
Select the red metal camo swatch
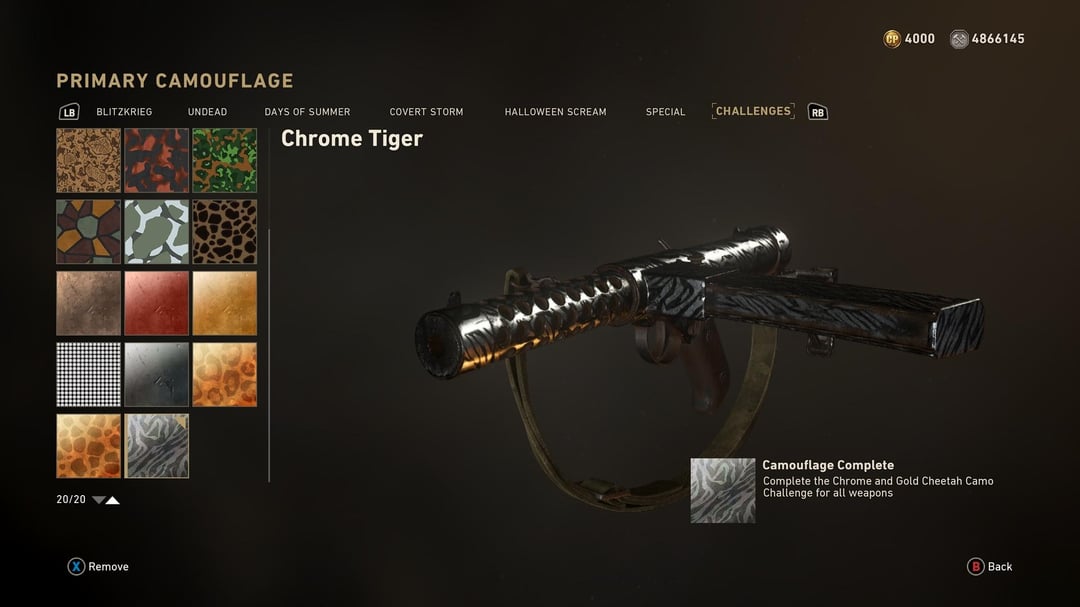click(156, 303)
